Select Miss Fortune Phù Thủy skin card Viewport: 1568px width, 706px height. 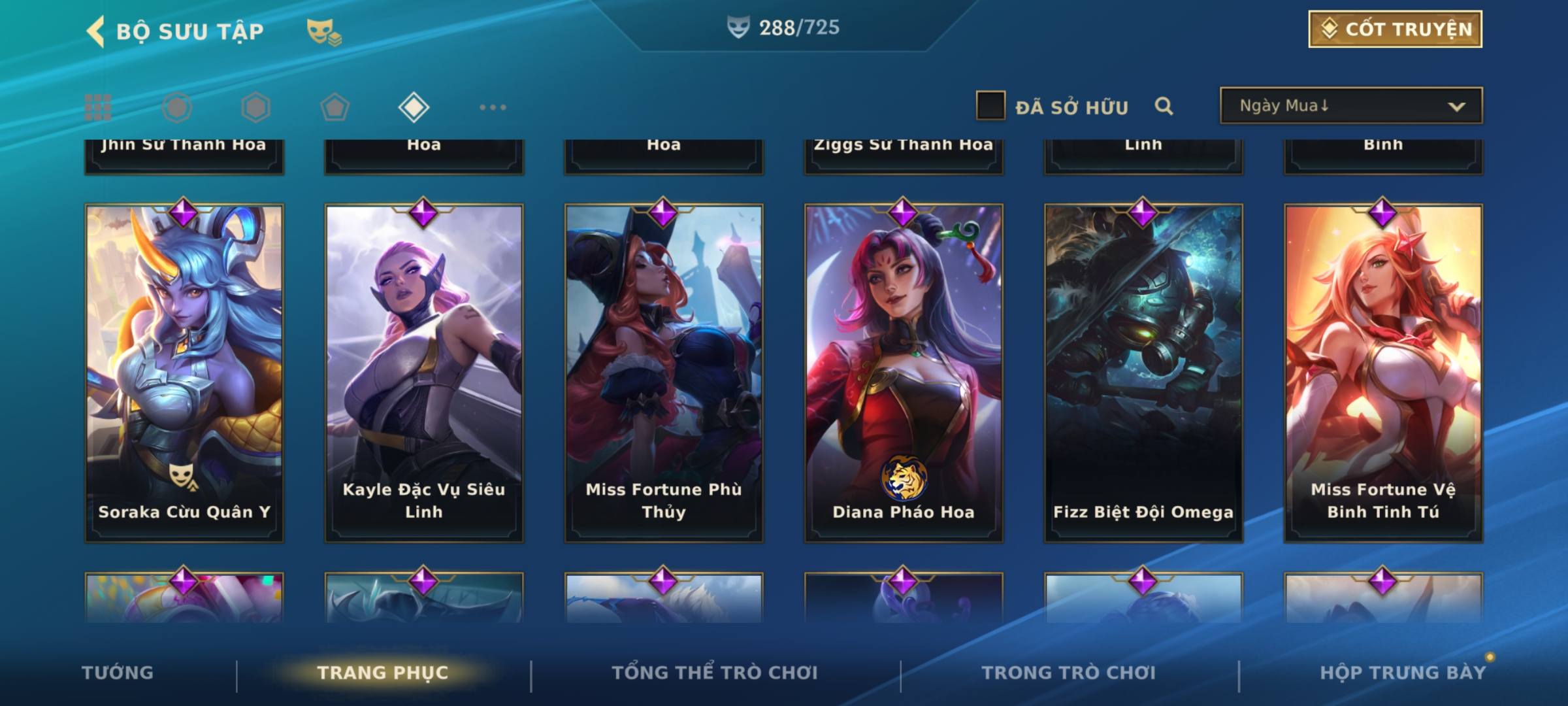[x=664, y=373]
